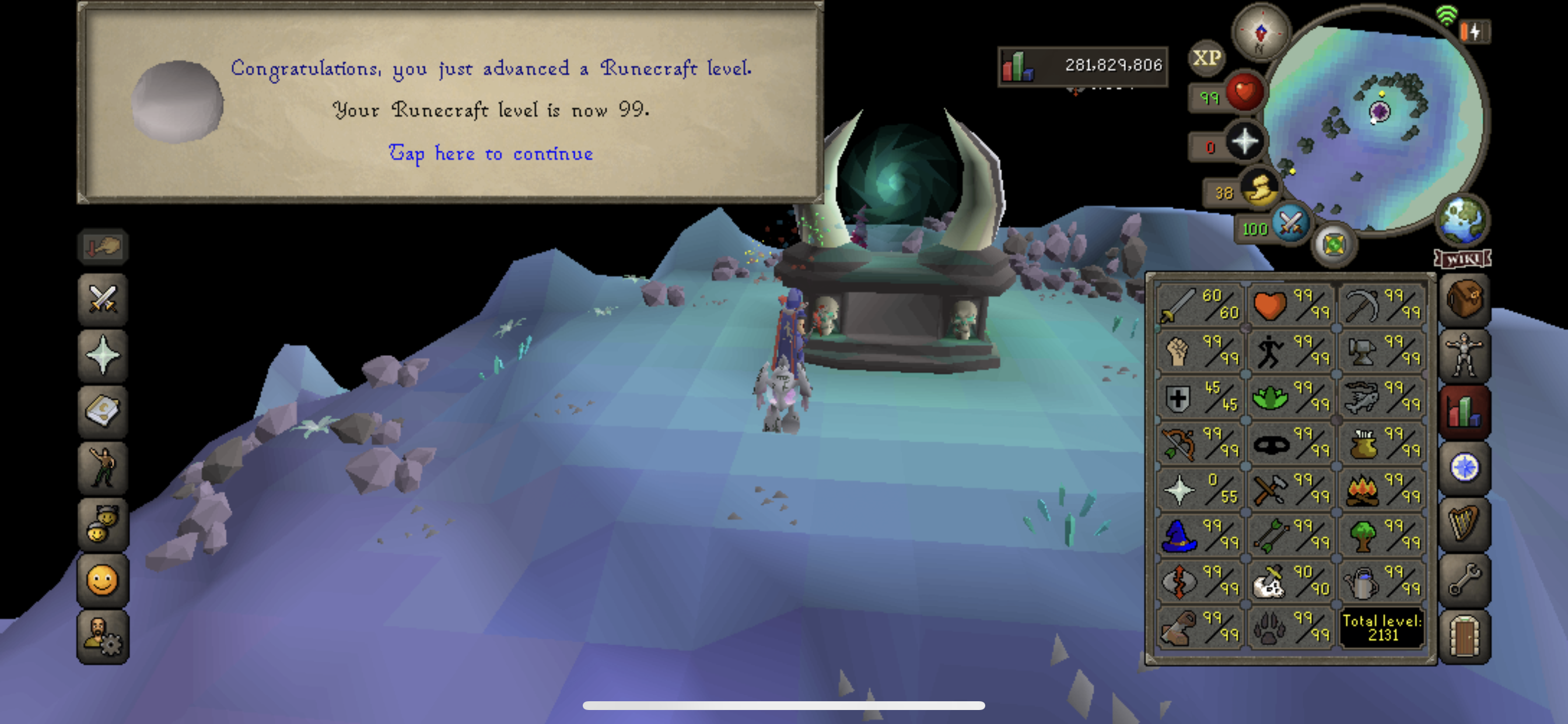The image size is (1568, 724).
Task: Open the magic spellbook icon
Action: tap(102, 410)
